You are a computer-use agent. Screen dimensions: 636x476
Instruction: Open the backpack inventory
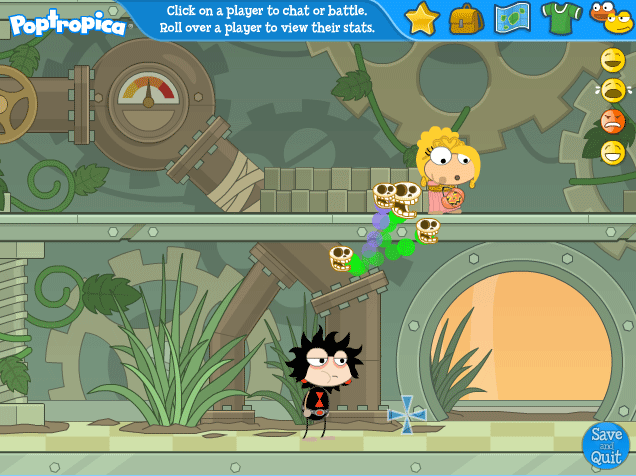(x=466, y=18)
